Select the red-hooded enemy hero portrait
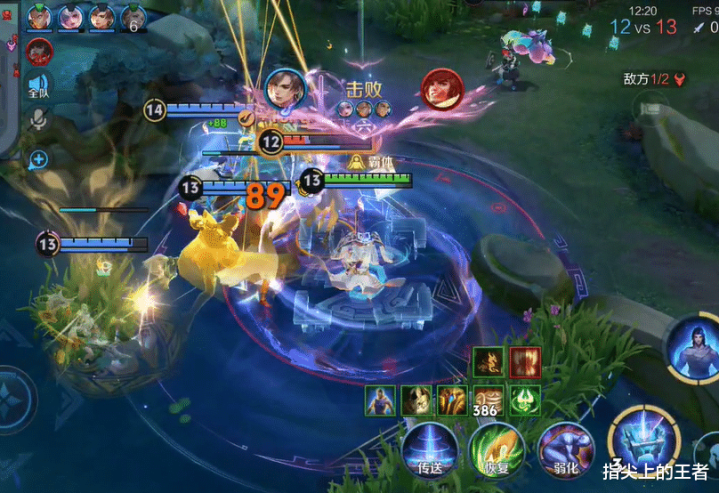 (x=438, y=87)
